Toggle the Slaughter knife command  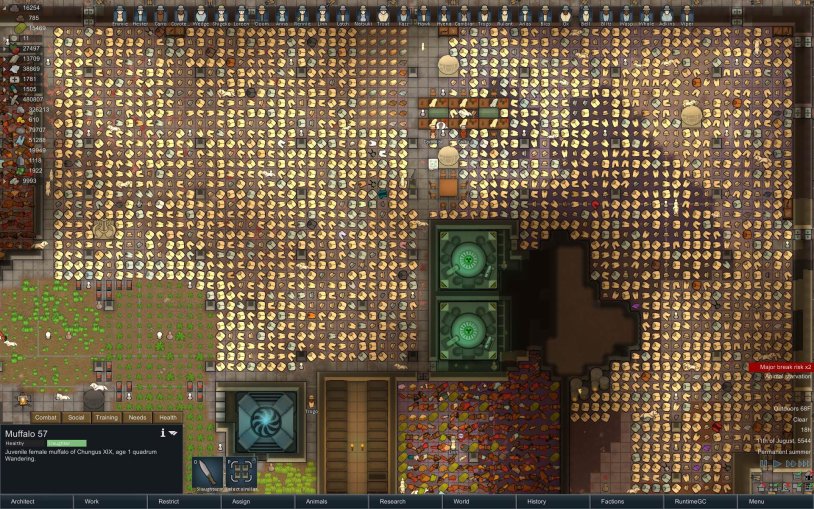coord(208,471)
